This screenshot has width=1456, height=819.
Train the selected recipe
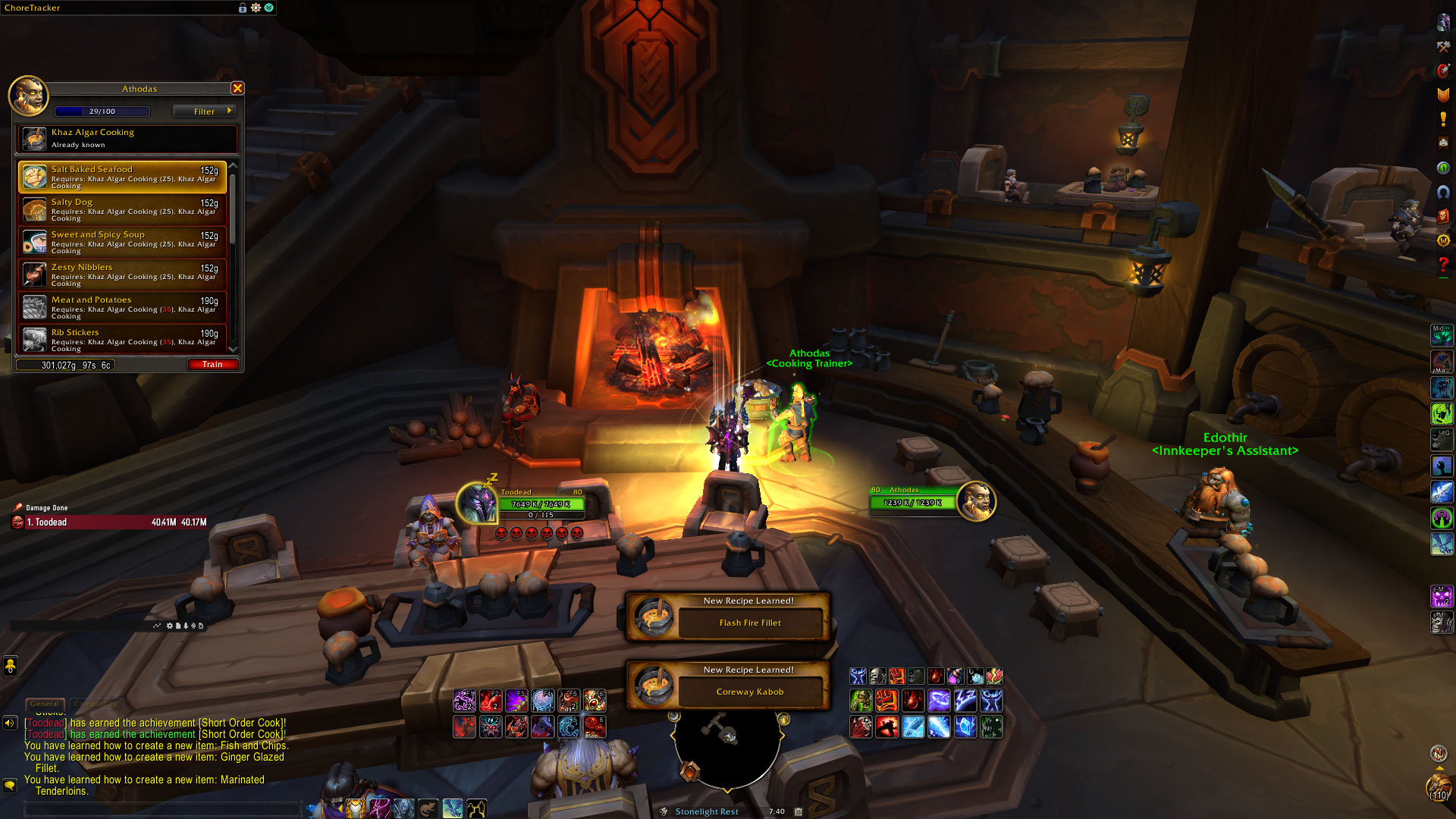coord(212,365)
